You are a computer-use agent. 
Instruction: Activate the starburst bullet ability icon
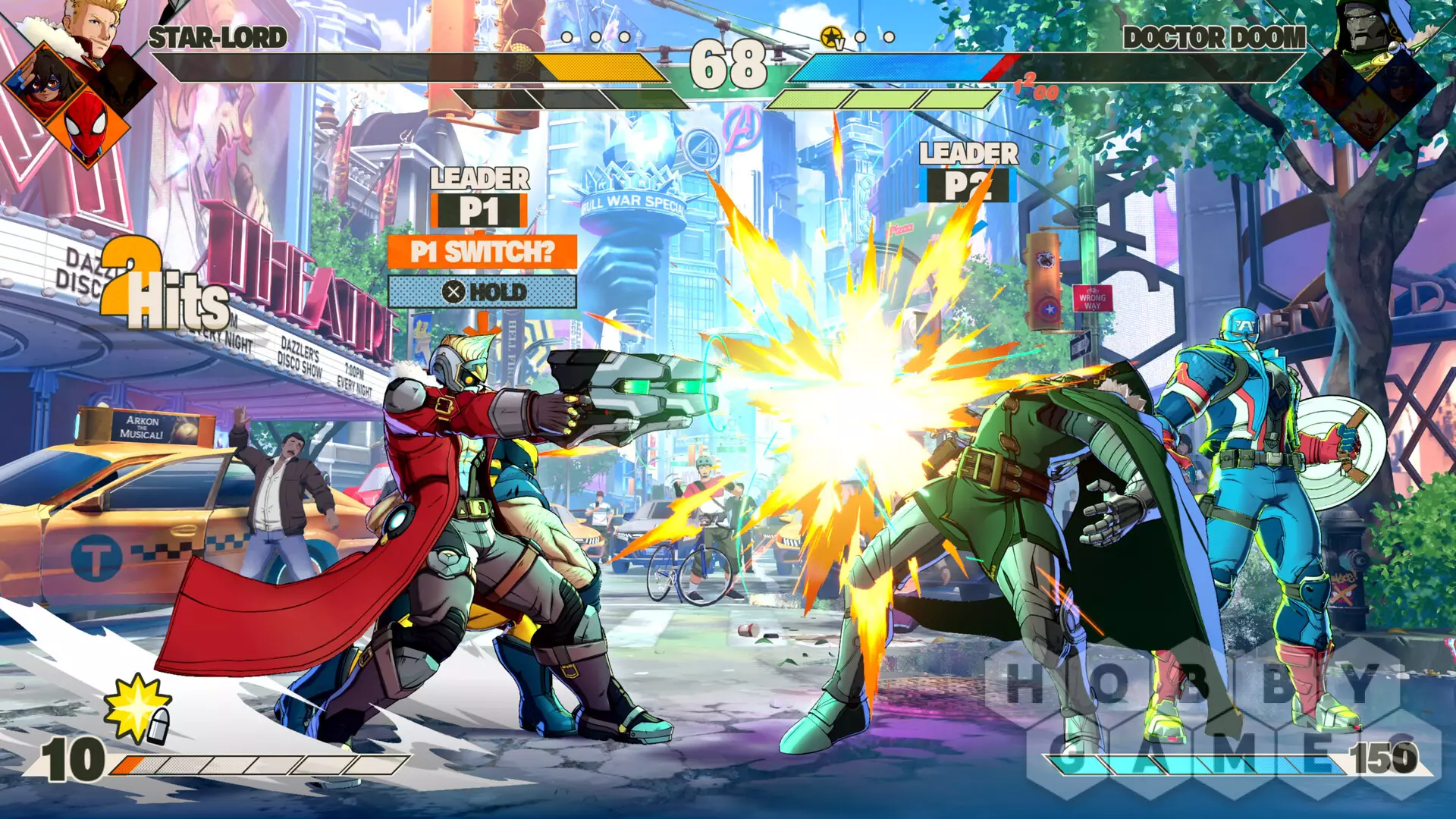click(x=138, y=708)
